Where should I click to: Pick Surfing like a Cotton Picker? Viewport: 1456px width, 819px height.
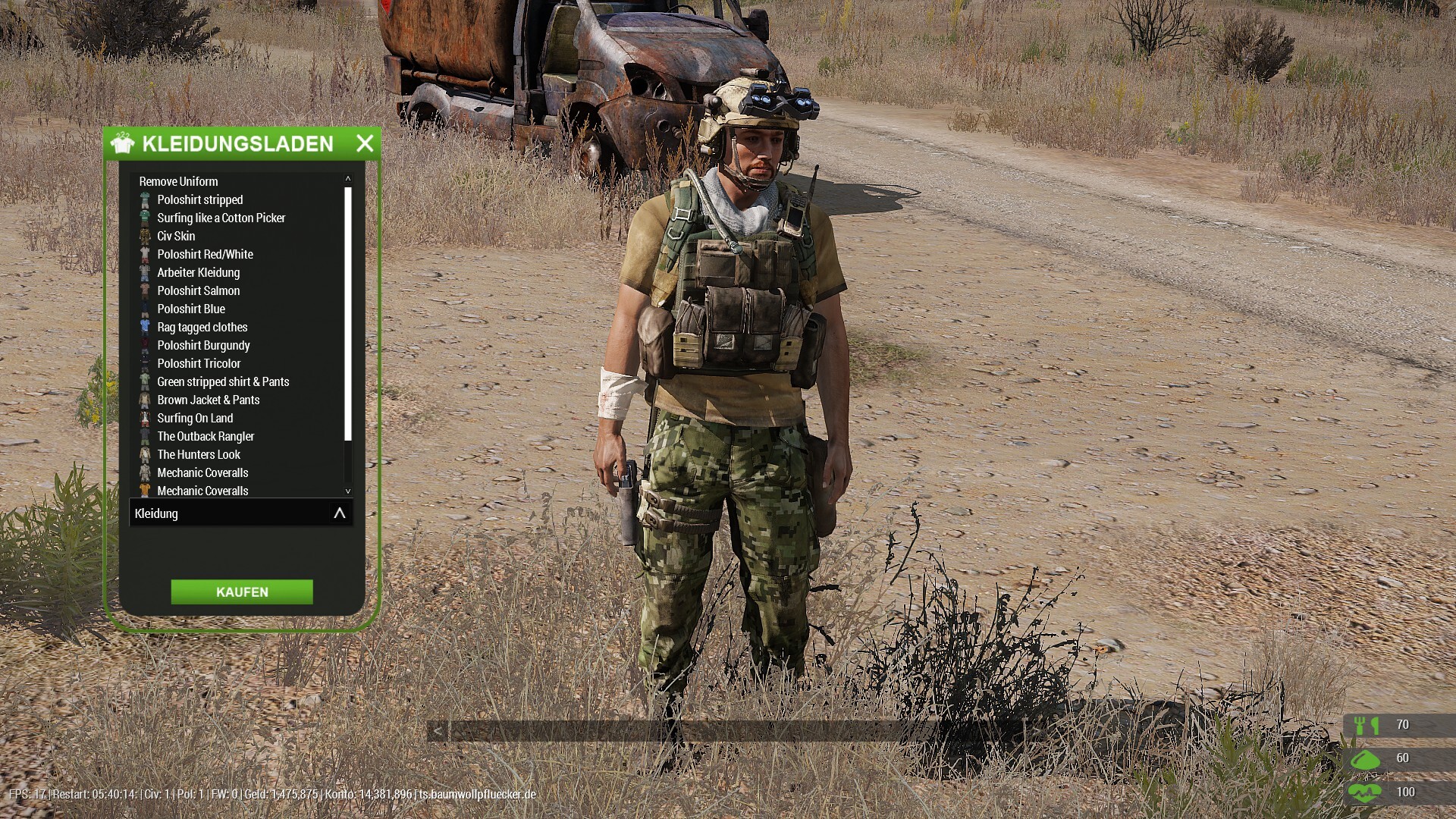pyautogui.click(x=221, y=218)
